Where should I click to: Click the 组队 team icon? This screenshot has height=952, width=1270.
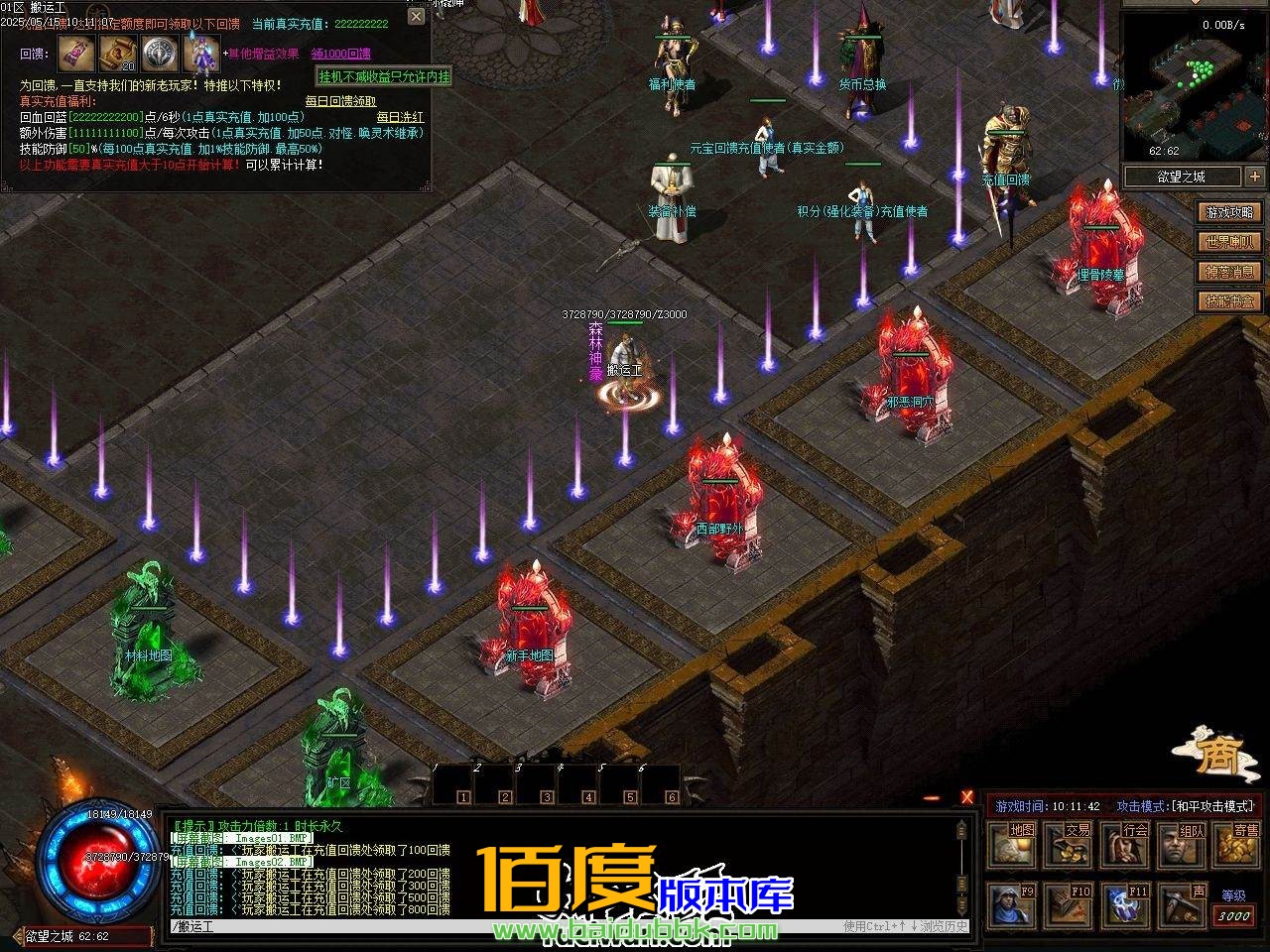click(x=1181, y=843)
